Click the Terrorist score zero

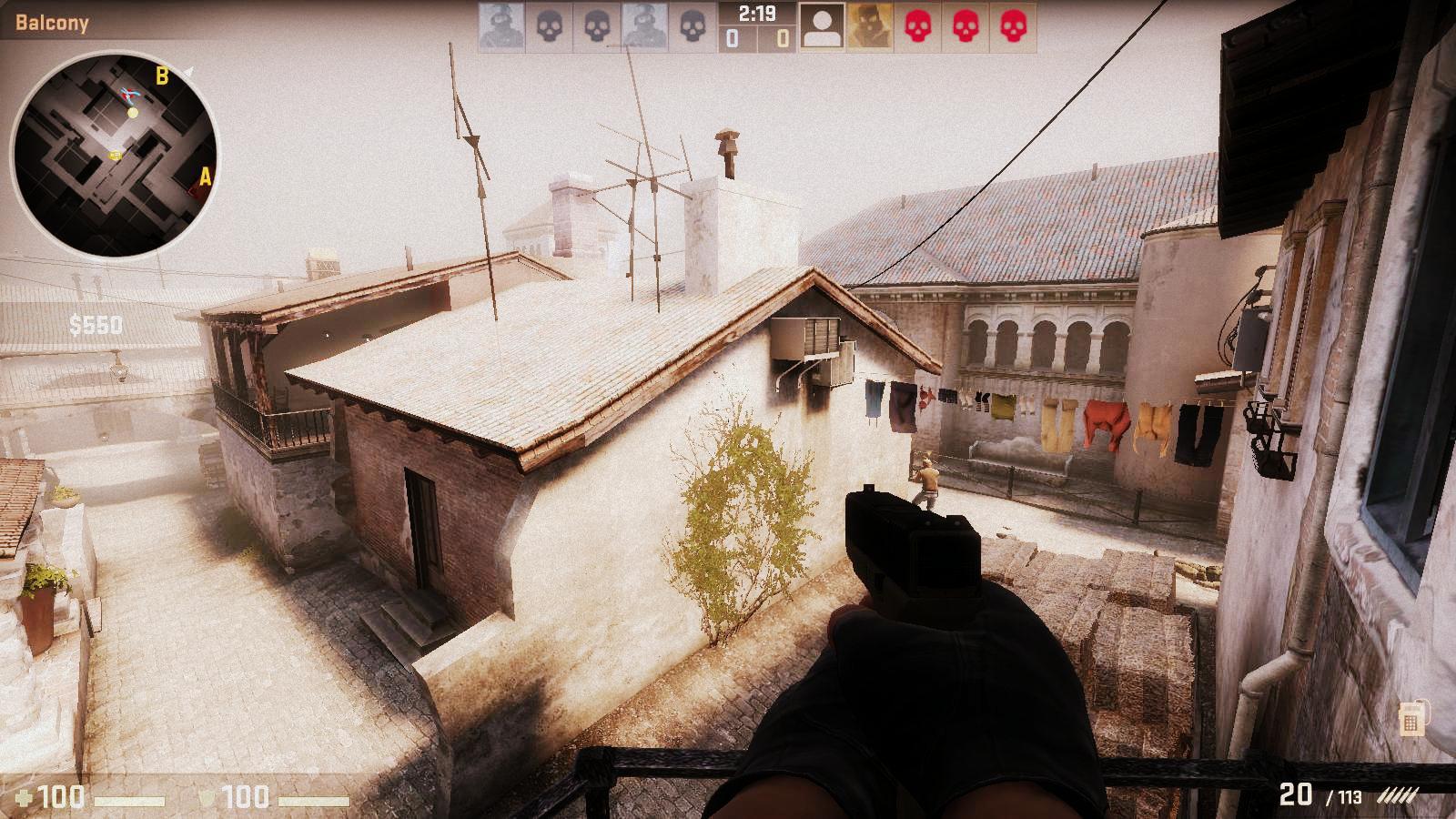[x=784, y=37]
